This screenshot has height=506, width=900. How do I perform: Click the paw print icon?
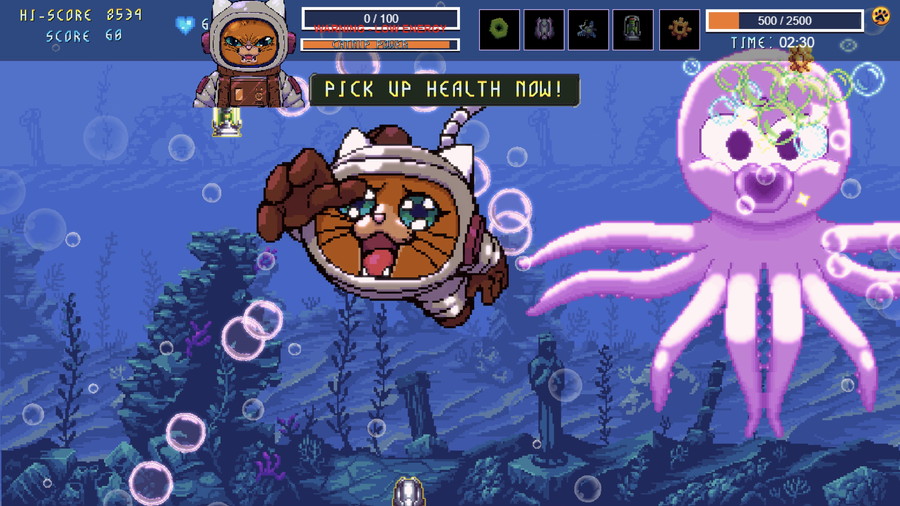(880, 16)
